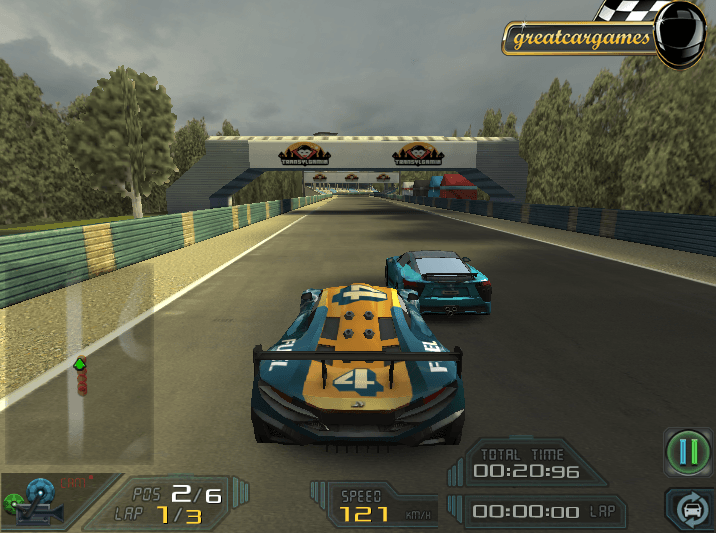Reset the car with the respawn button

[690, 509]
